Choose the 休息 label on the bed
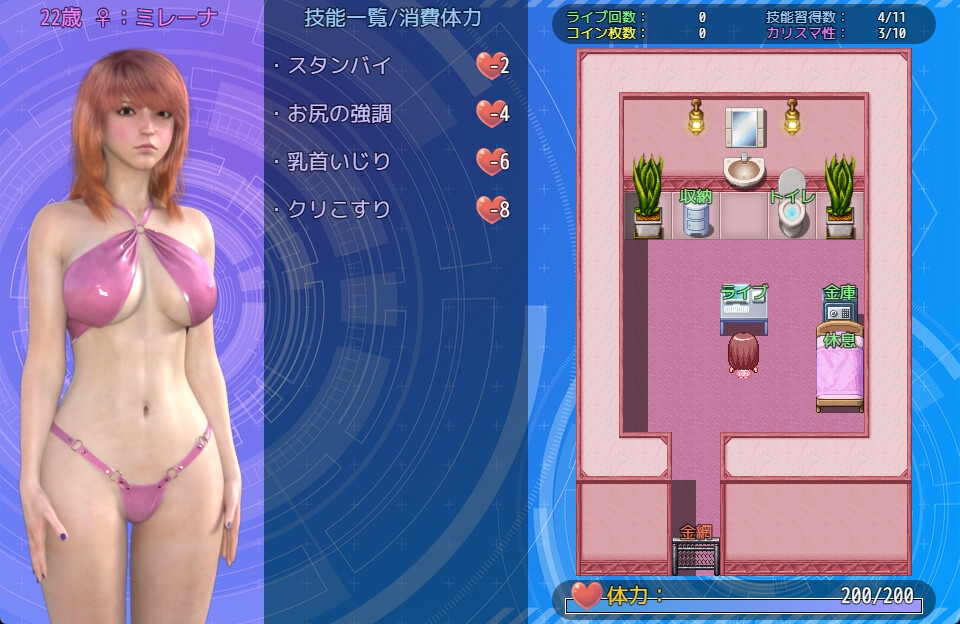The width and height of the screenshot is (960, 624). coord(840,340)
